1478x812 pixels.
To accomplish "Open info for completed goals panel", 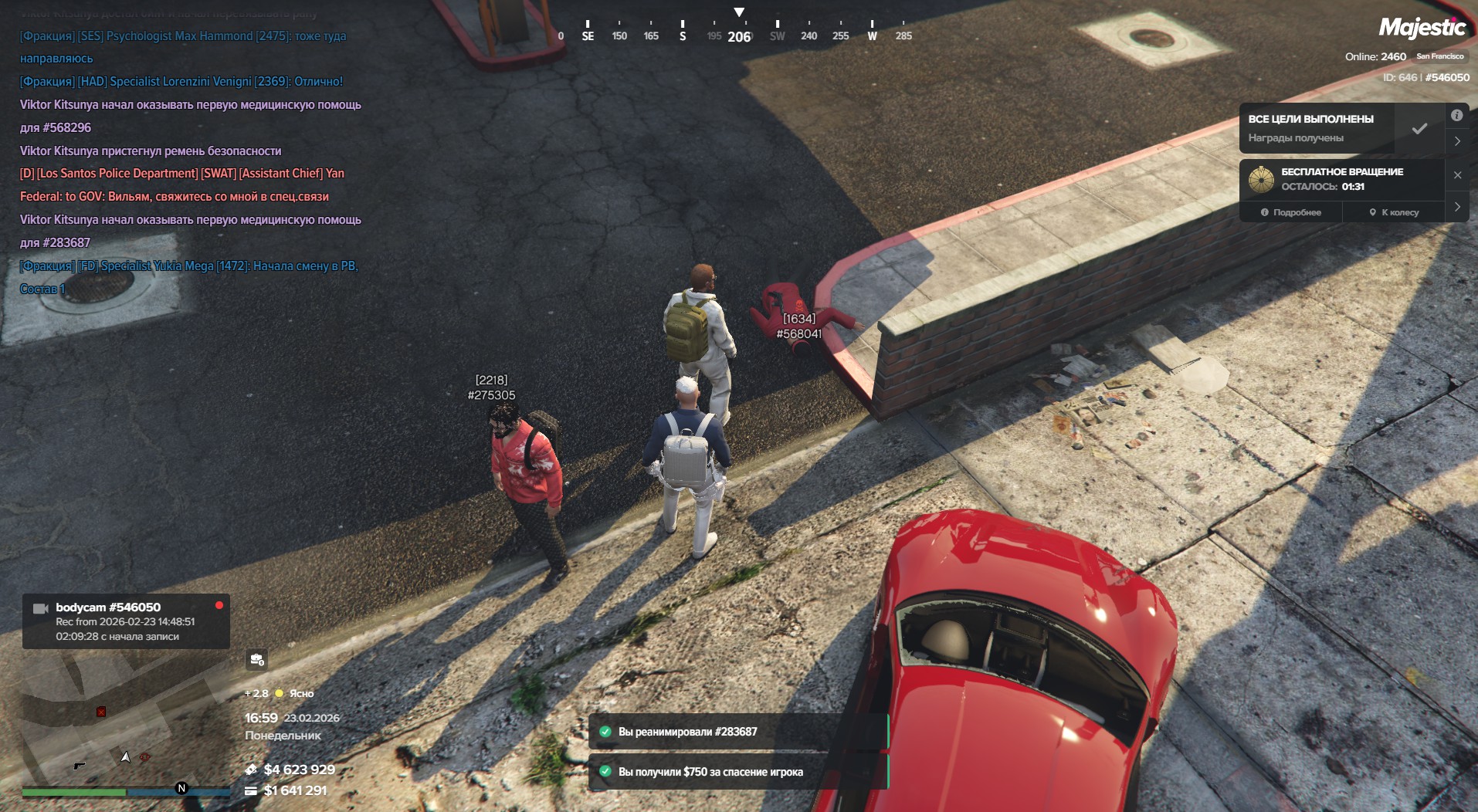I will click(1456, 116).
